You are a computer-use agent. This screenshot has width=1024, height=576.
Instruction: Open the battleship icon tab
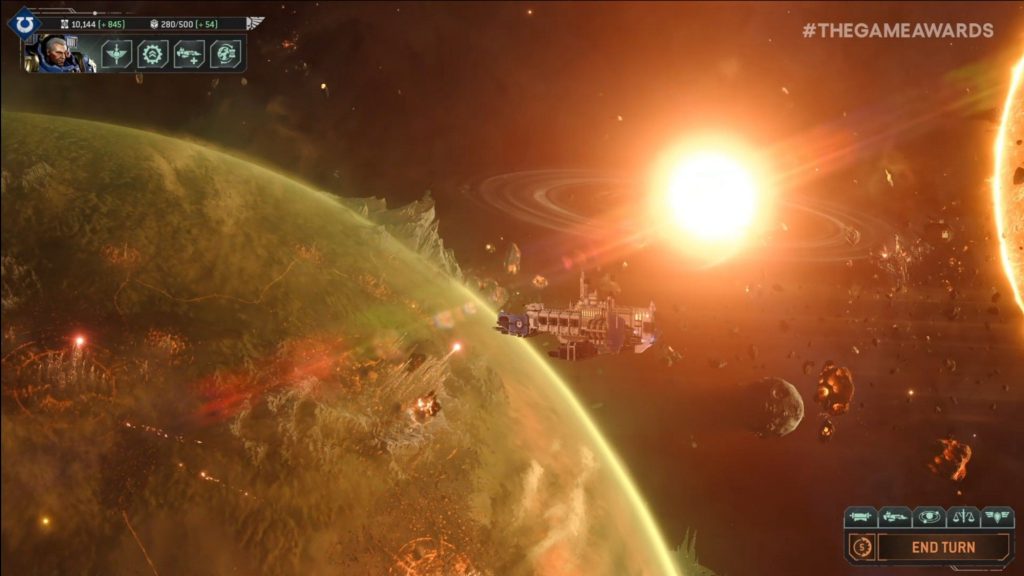pos(895,517)
